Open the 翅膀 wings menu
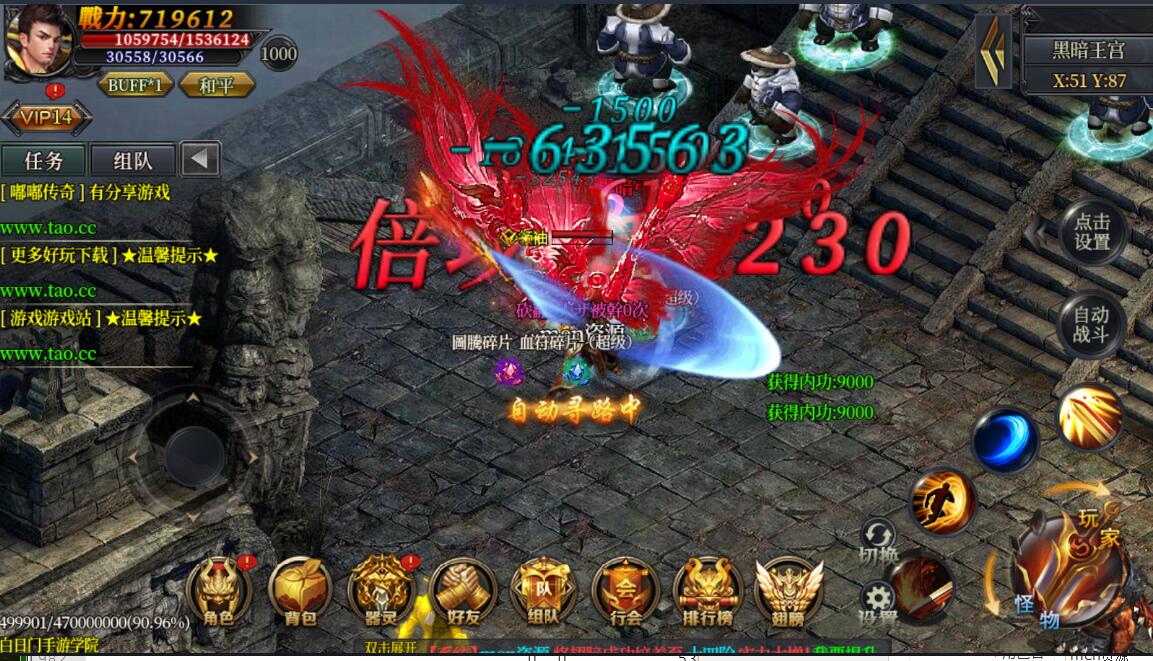Viewport: 1153px width, 661px height. click(789, 592)
